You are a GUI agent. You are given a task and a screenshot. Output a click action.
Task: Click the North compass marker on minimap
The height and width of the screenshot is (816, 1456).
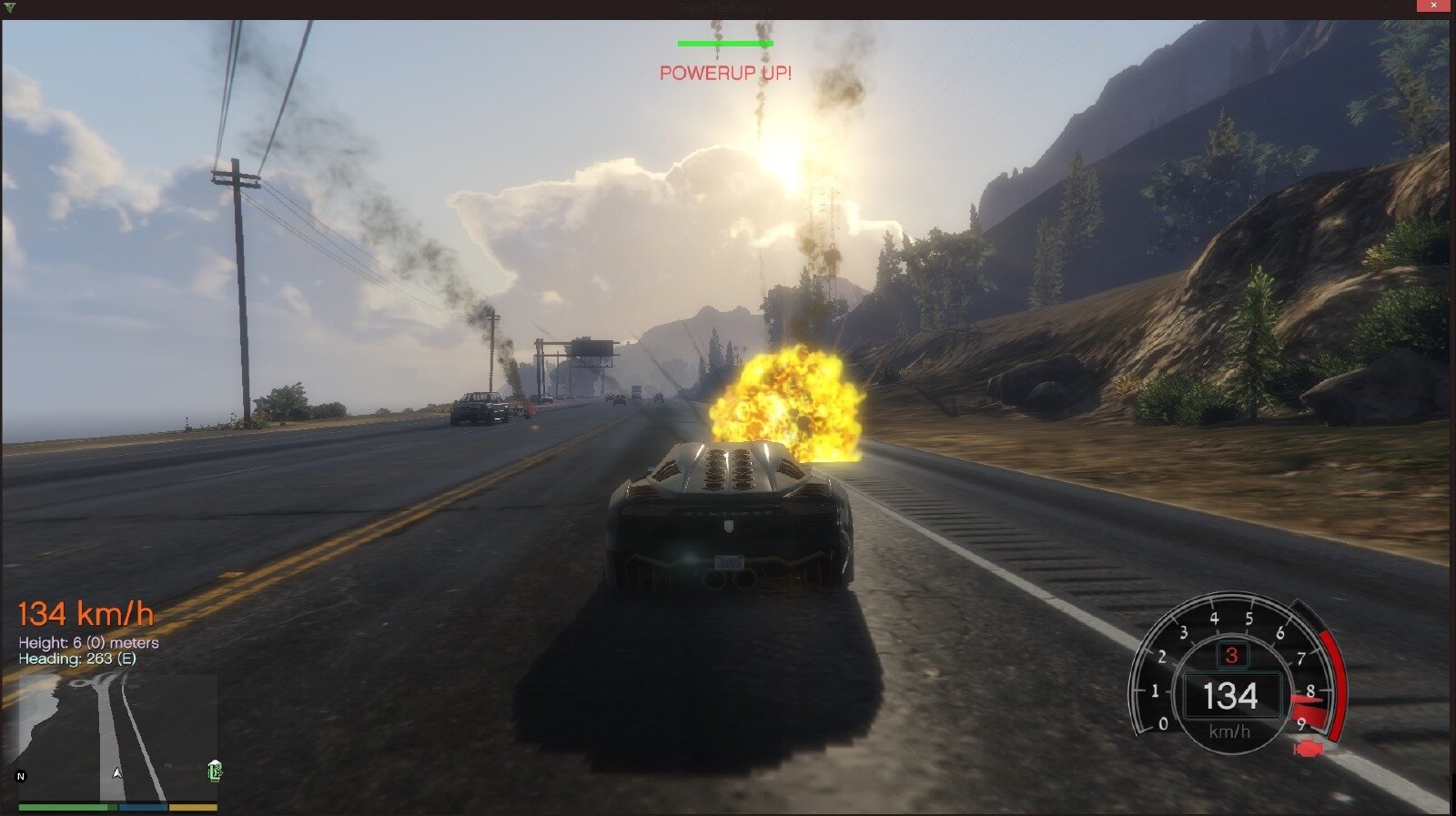click(x=21, y=776)
